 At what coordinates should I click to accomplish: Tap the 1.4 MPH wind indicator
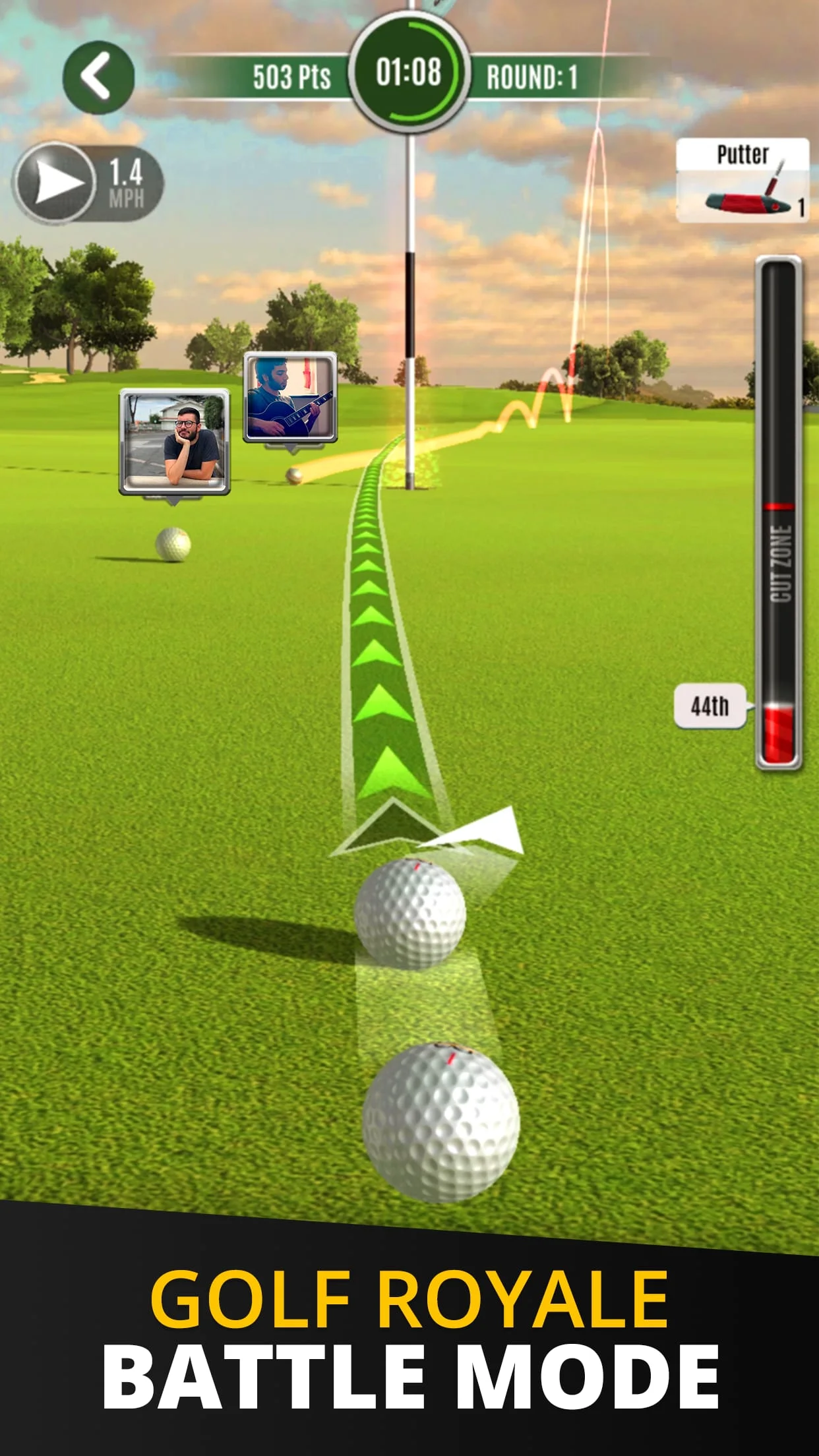click(x=87, y=183)
